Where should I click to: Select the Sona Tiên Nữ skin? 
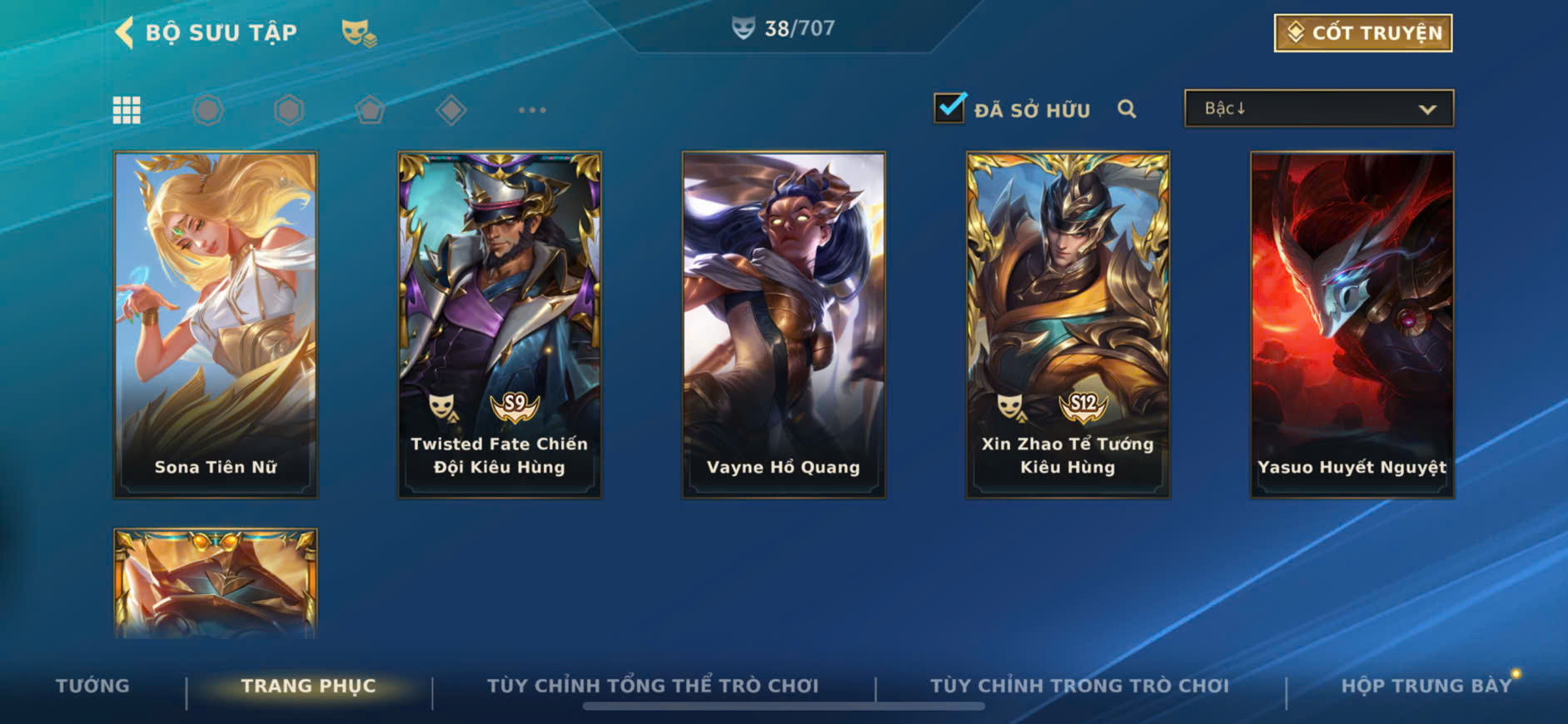(x=216, y=325)
